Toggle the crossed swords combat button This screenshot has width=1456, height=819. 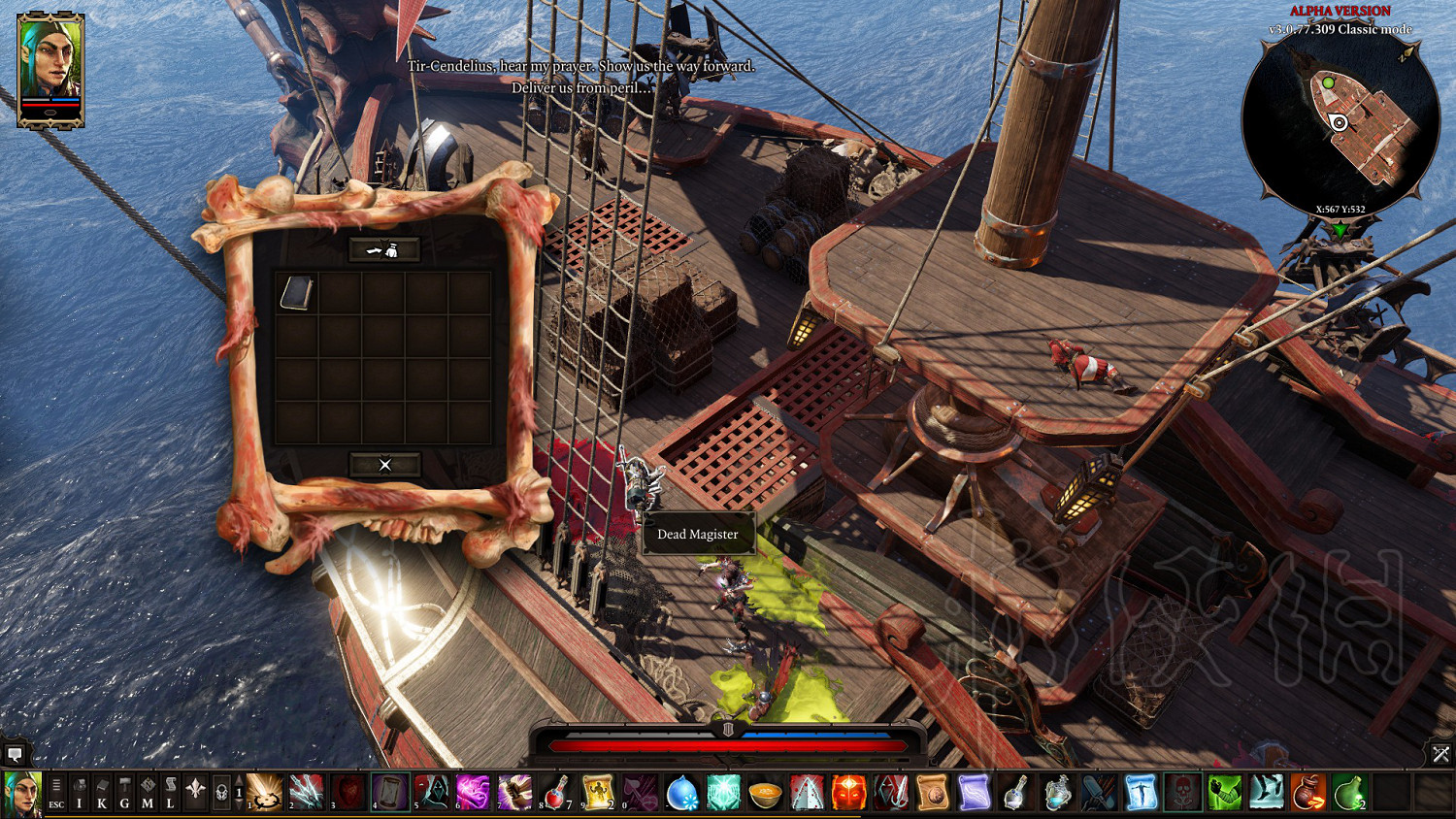tap(1440, 754)
